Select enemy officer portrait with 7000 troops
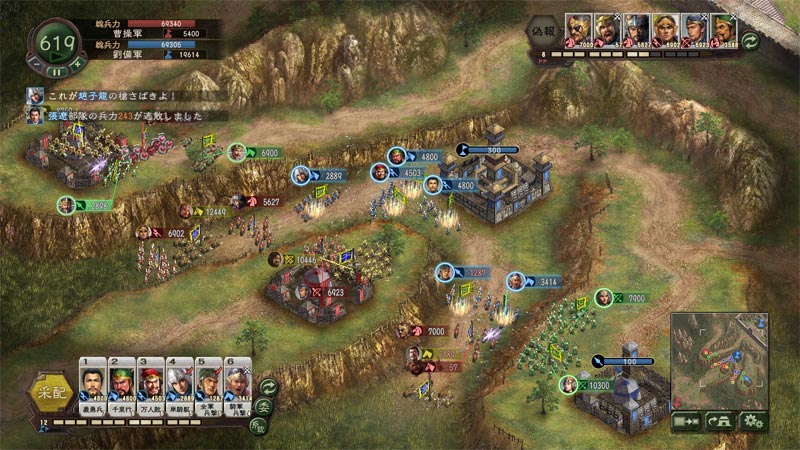 tap(580, 31)
